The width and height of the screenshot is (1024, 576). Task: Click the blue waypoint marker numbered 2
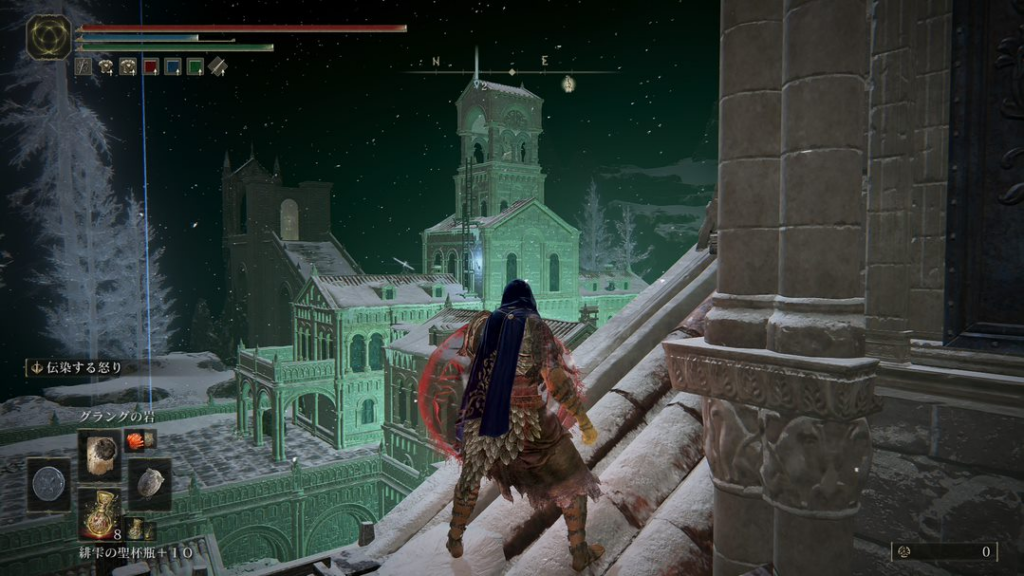tap(479, 84)
